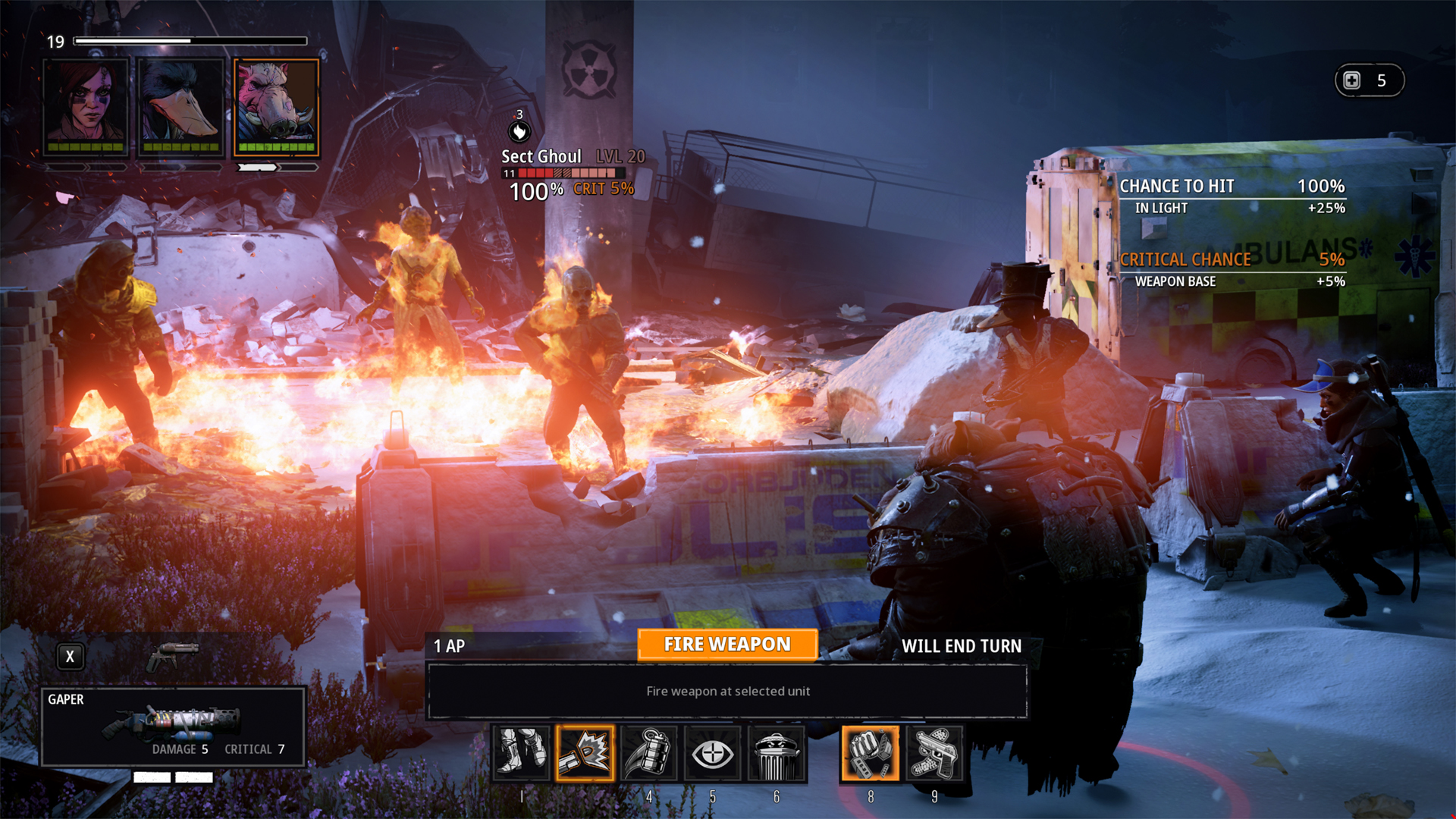Open the medkit counter icon top right

point(1370,80)
